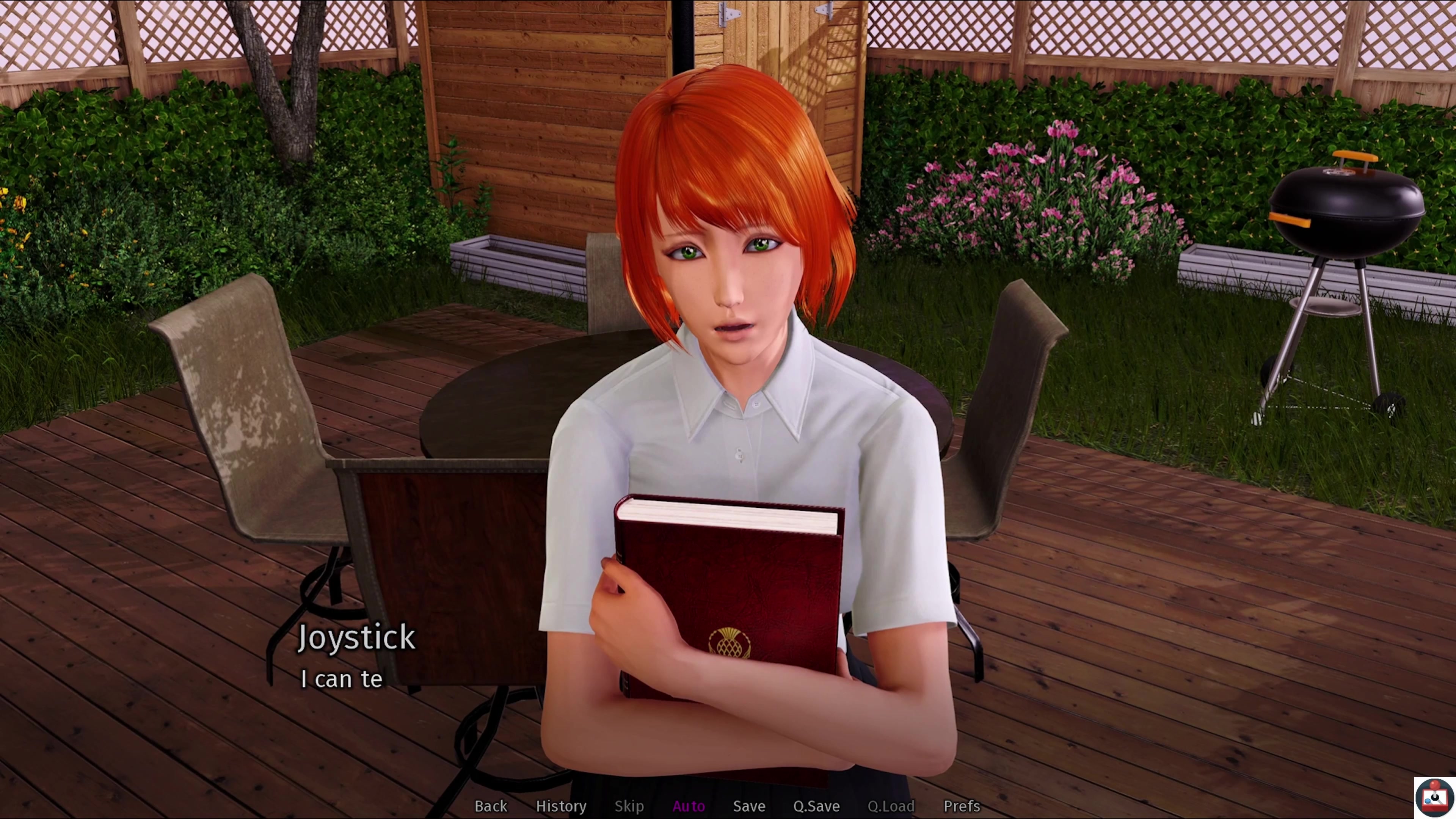Enable Skip mode to fast-forward dialogue

tap(629, 806)
